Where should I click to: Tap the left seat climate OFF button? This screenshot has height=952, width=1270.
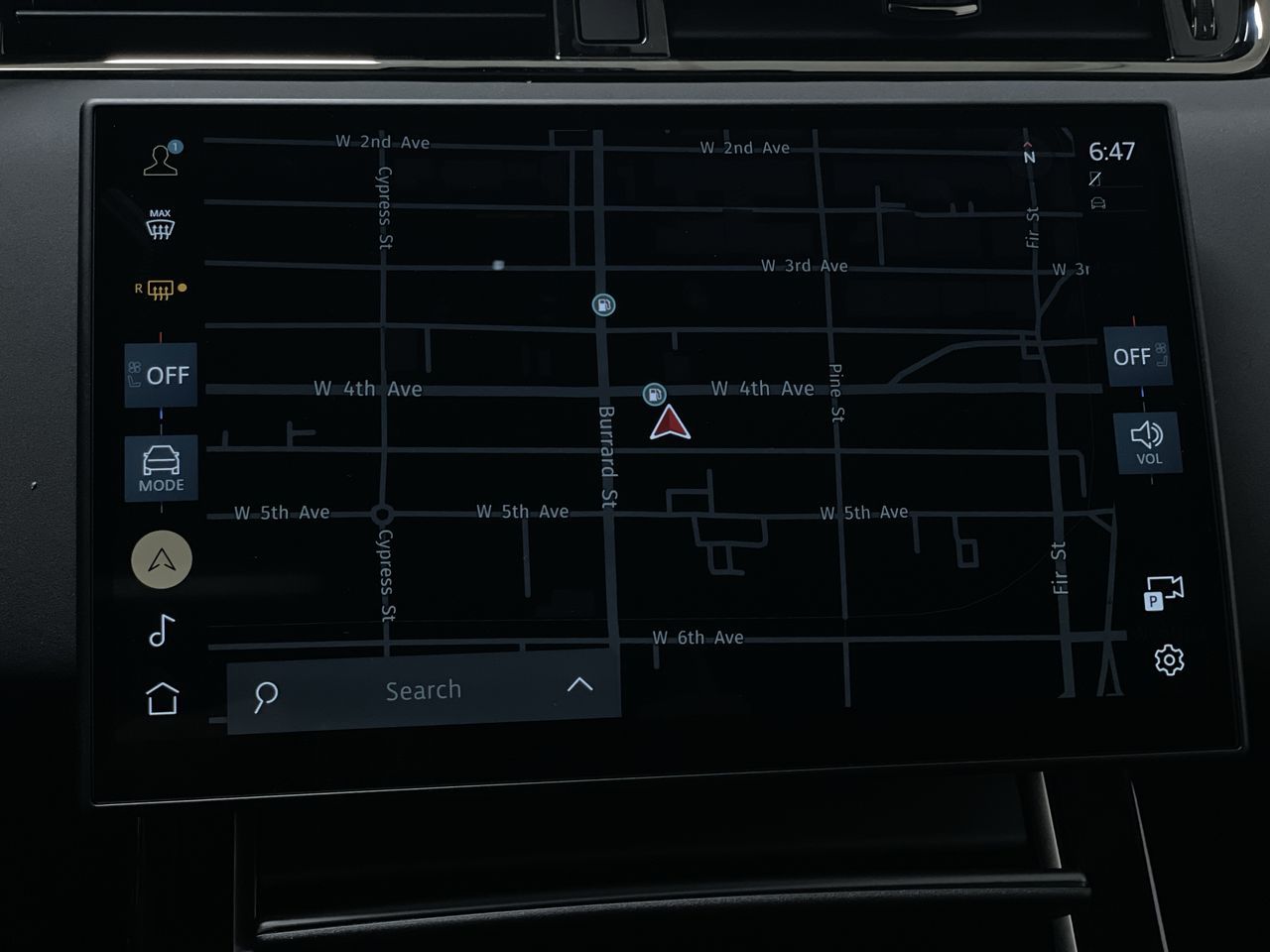(x=160, y=375)
